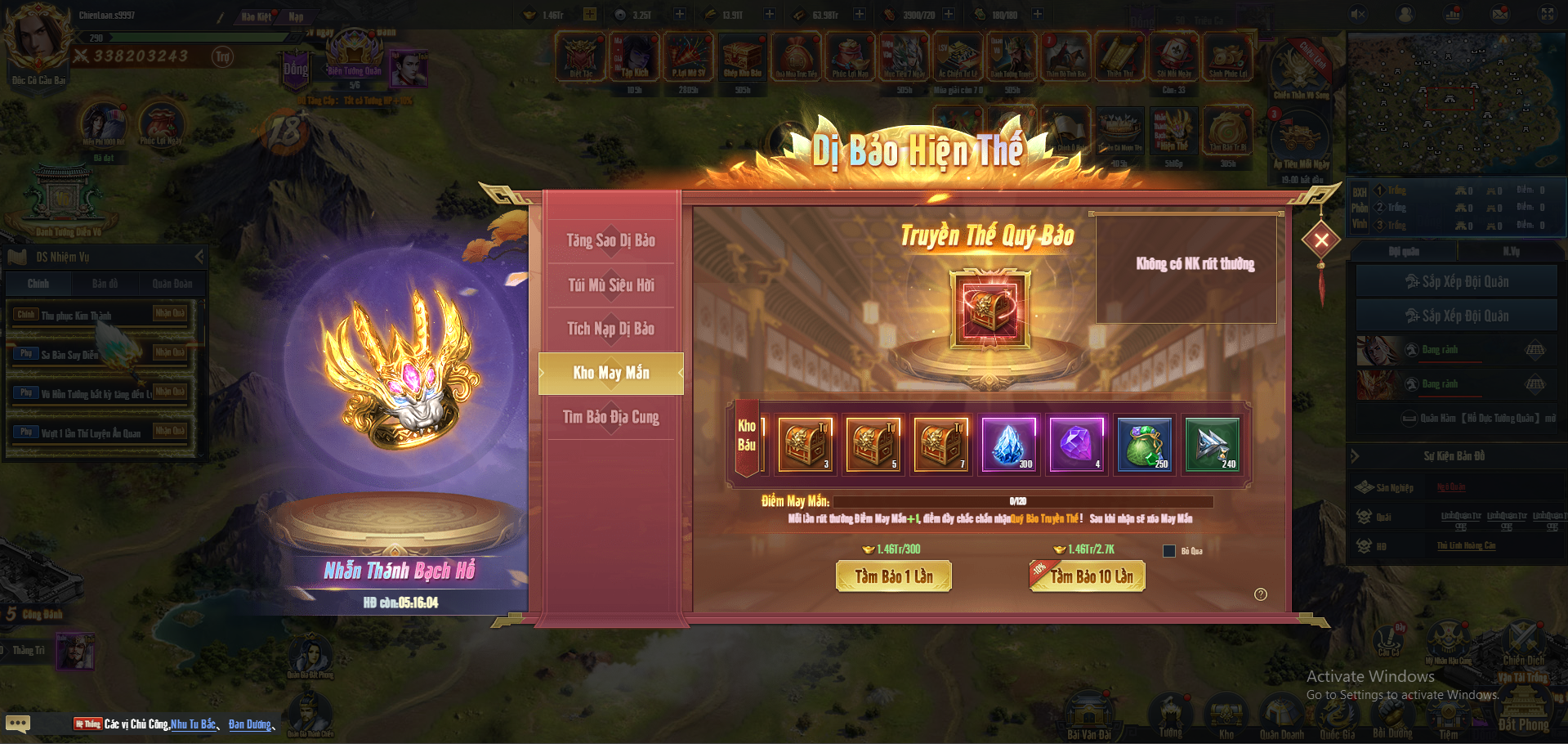Open the Kho Báu treasure list label
Viewport: 1568px width, 744px height.
(747, 436)
